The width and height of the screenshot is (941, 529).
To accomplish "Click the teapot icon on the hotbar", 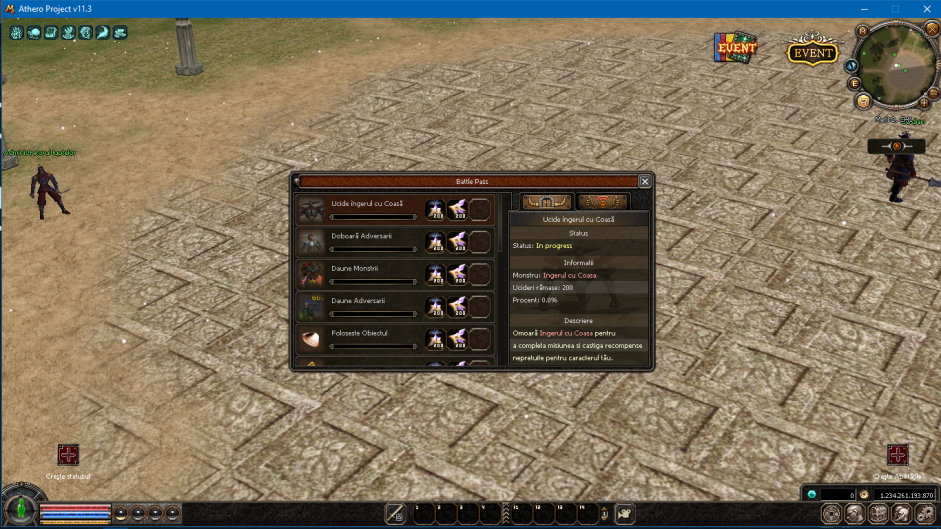I will tap(624, 513).
